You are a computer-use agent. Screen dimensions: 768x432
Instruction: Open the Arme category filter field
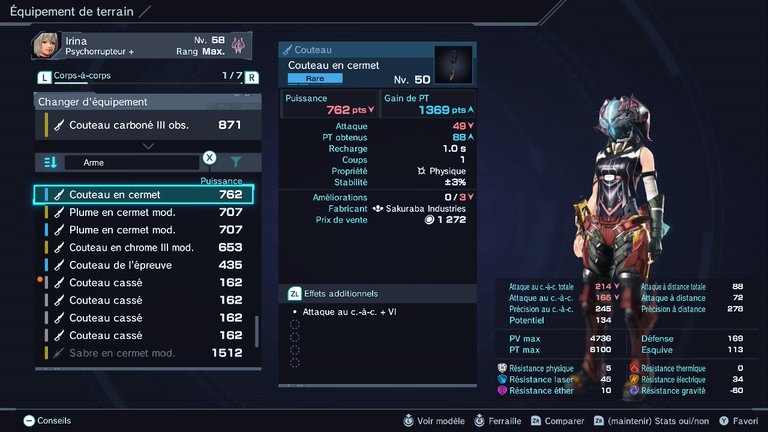coord(130,161)
